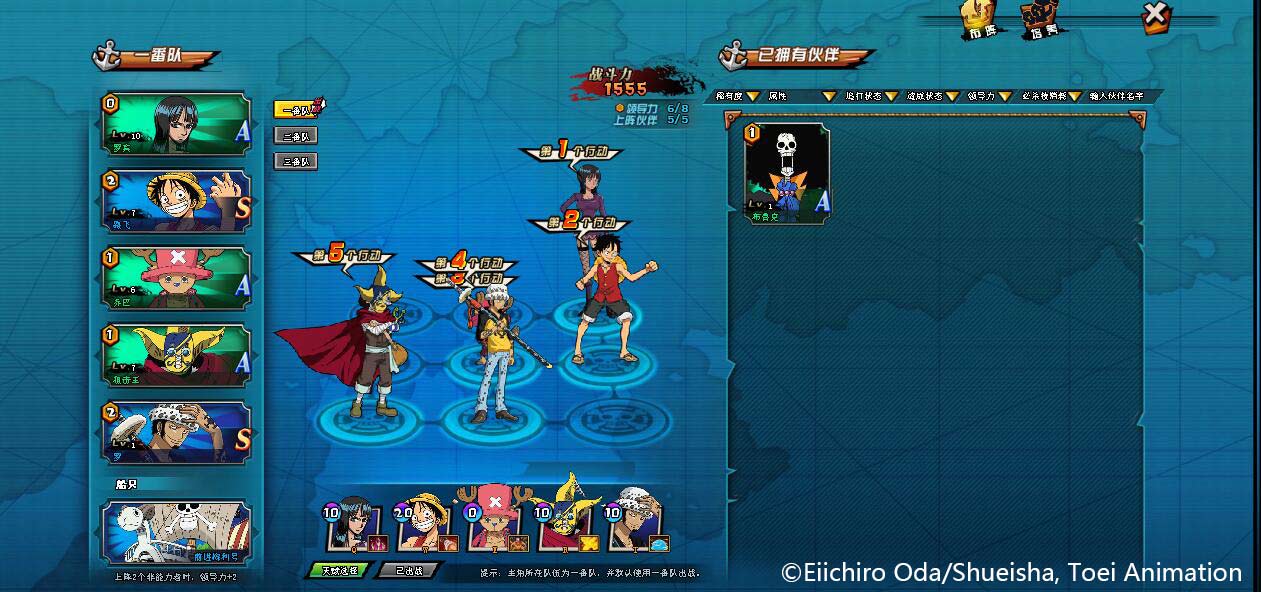Select the Thousand Sunny ship card

[x=176, y=533]
